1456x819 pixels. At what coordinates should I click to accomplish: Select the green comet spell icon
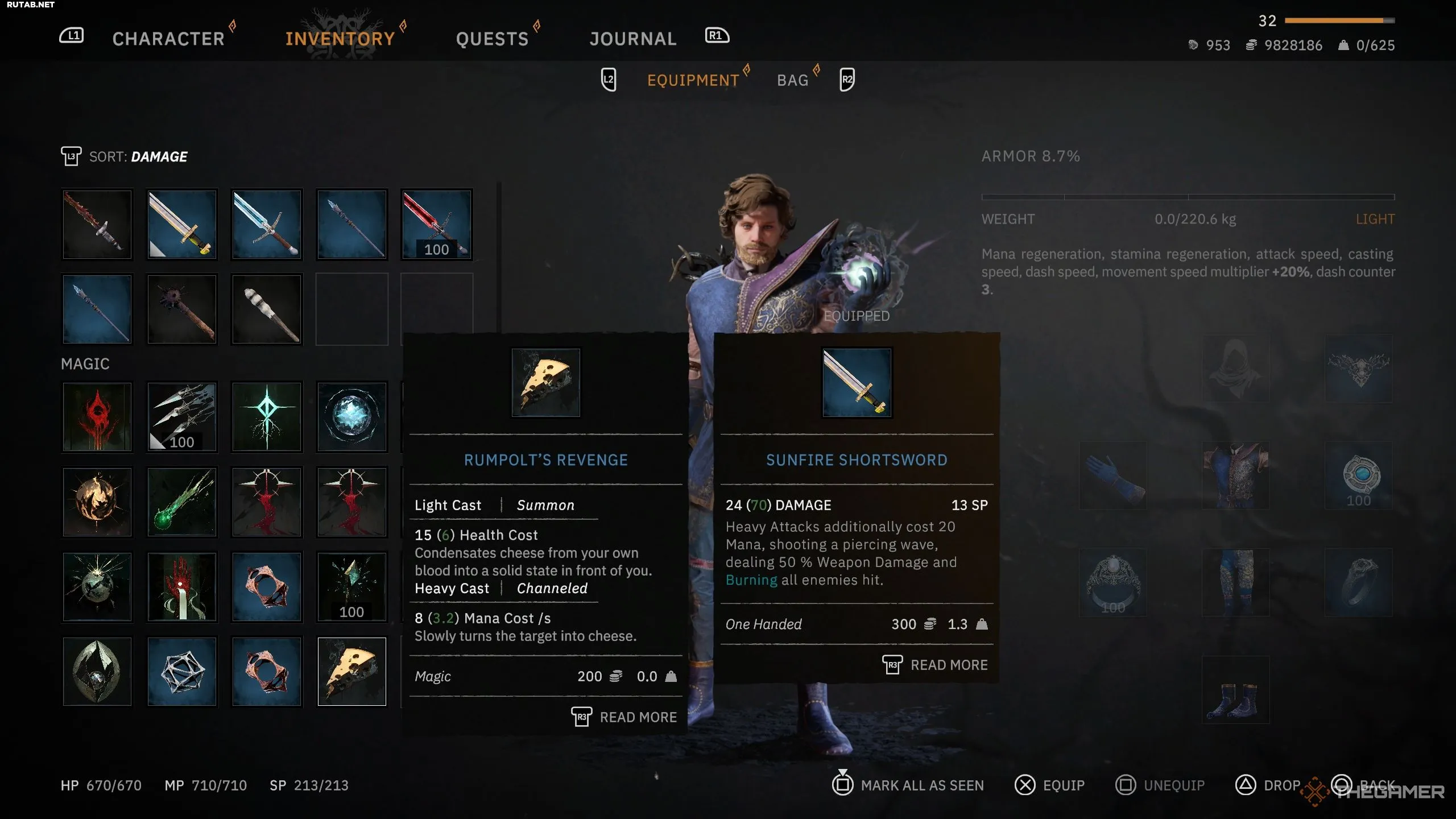(x=182, y=502)
